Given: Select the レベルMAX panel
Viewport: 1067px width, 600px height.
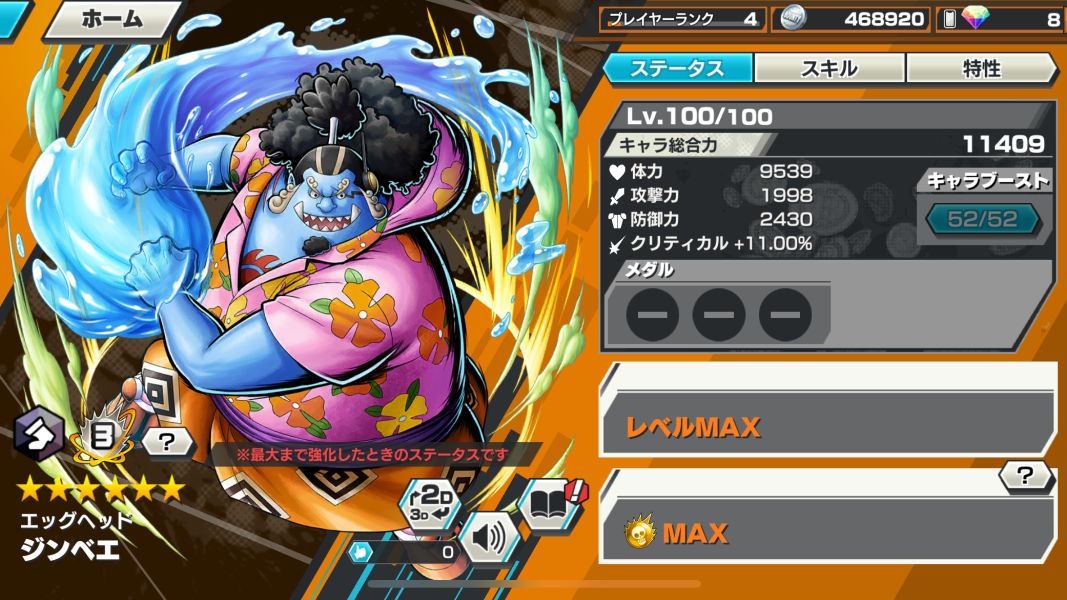Looking at the screenshot, I should 827,427.
